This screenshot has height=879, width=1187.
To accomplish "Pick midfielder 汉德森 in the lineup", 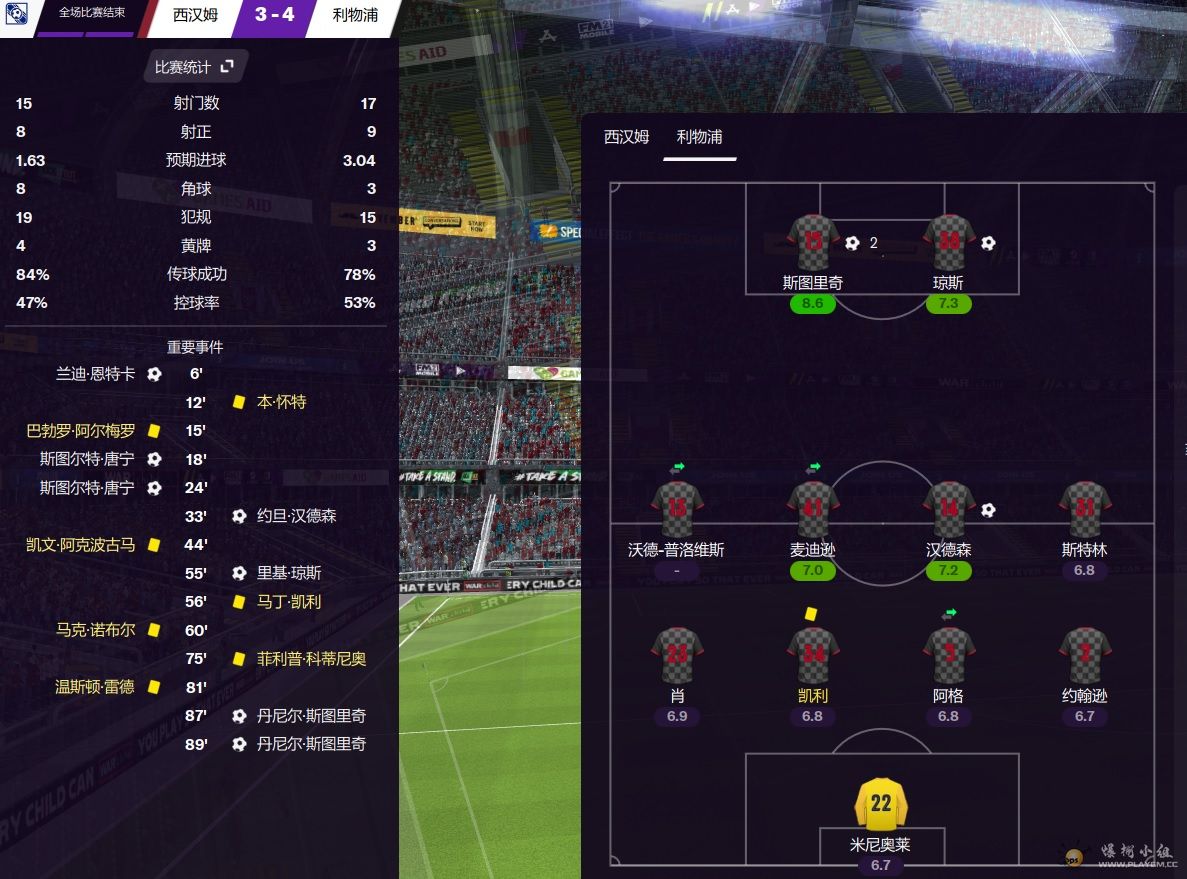I will click(x=948, y=510).
